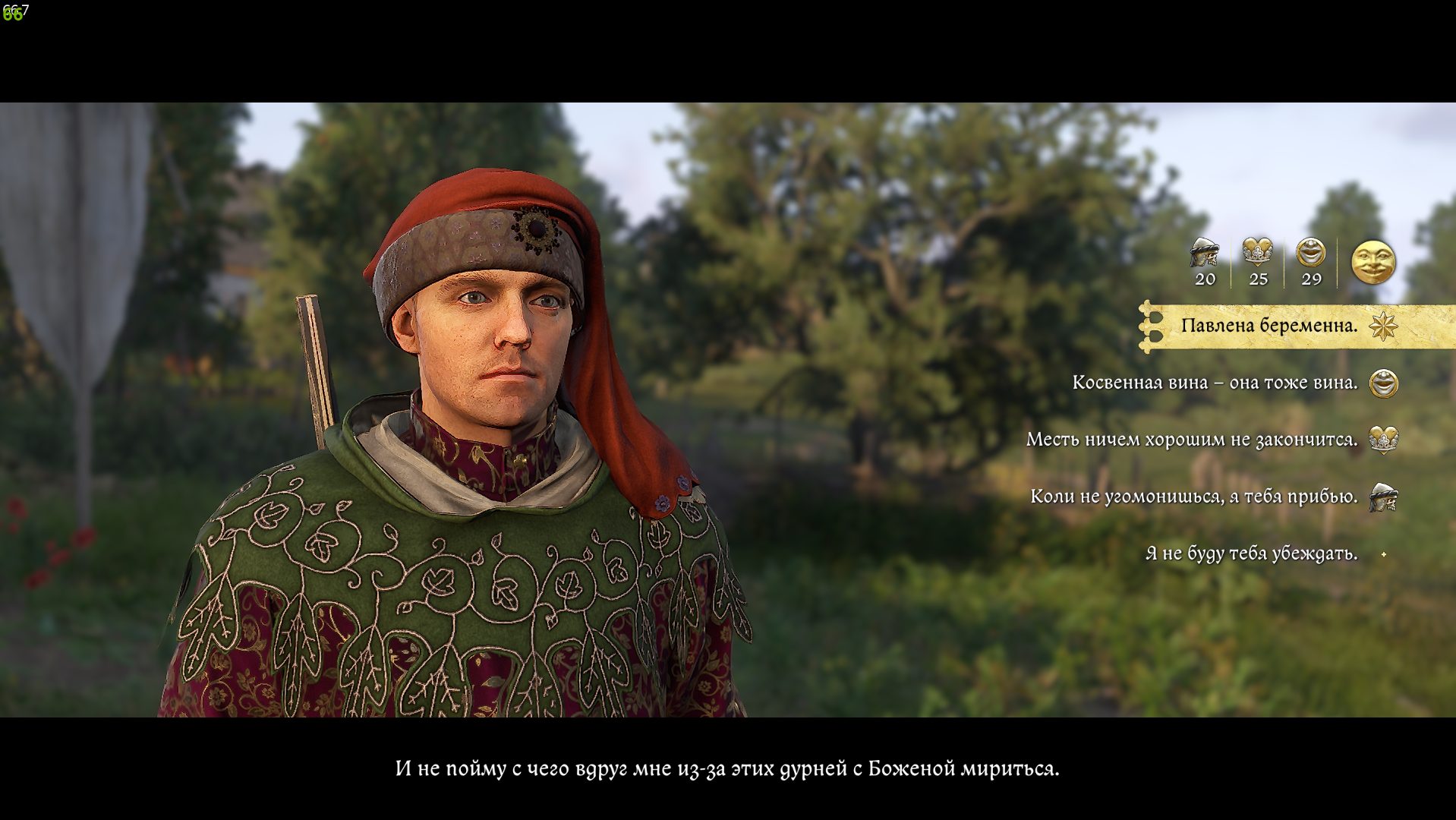Pick "Месть ничем хорошим не закончится." option
Image resolution: width=1456 pixels, height=820 pixels.
[1192, 440]
